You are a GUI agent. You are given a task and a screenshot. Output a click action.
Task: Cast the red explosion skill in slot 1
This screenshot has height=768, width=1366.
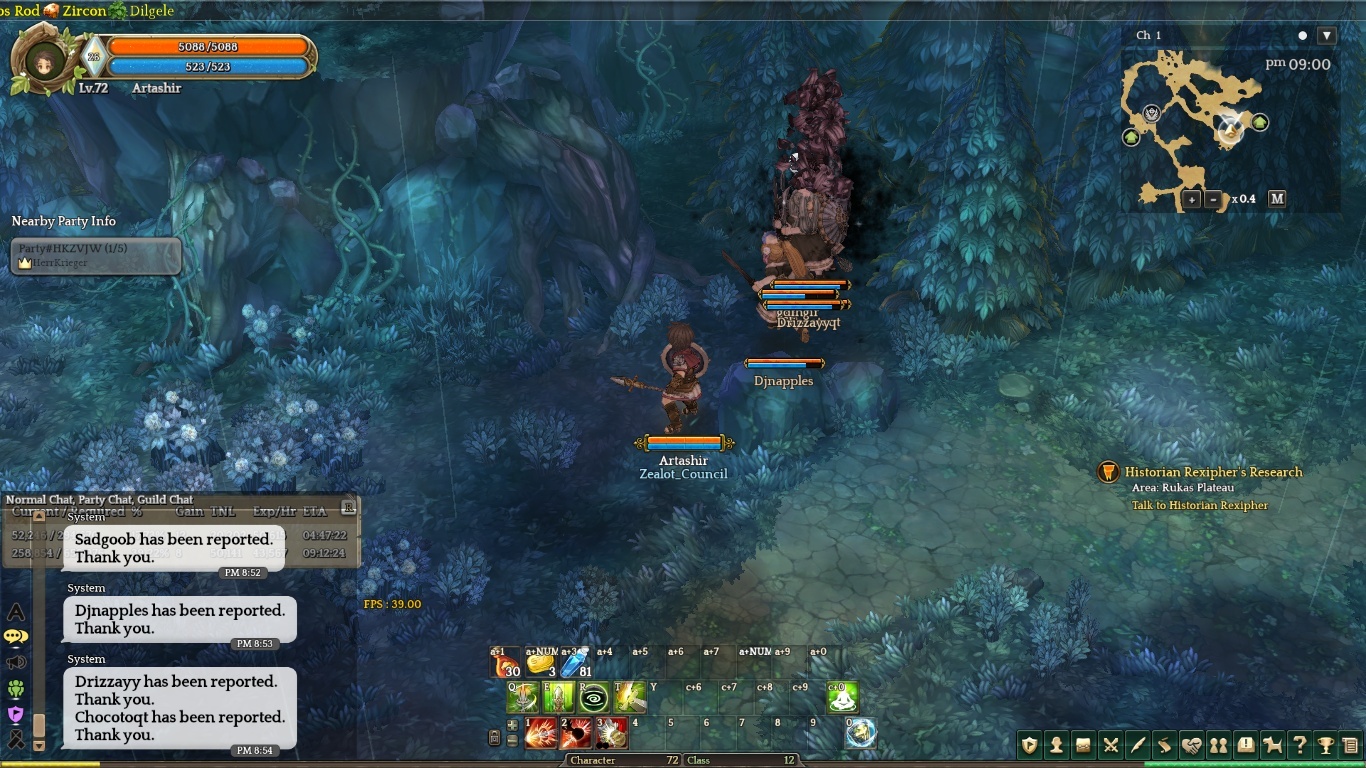point(541,734)
